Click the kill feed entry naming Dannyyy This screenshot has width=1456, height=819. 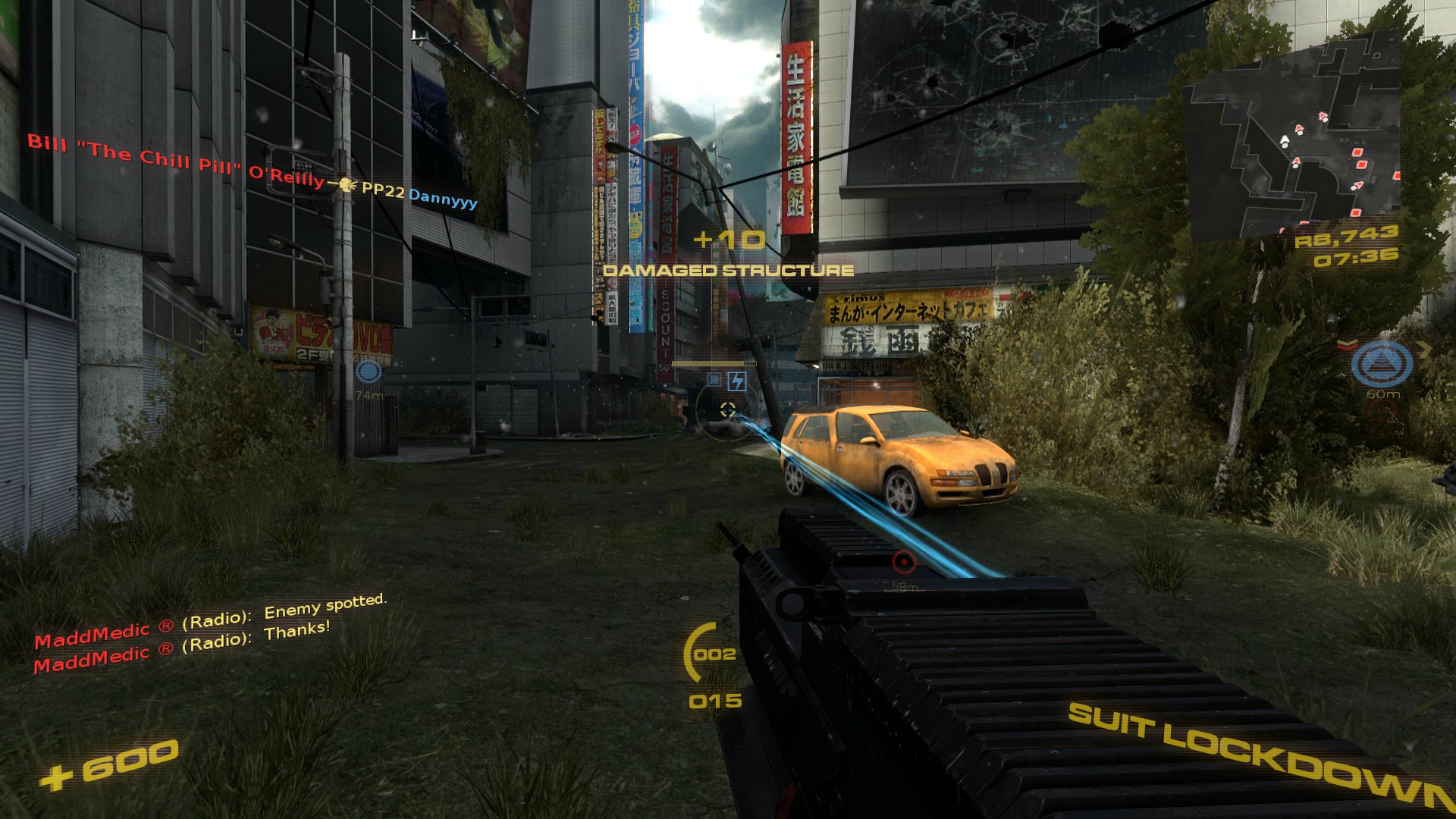tap(443, 199)
